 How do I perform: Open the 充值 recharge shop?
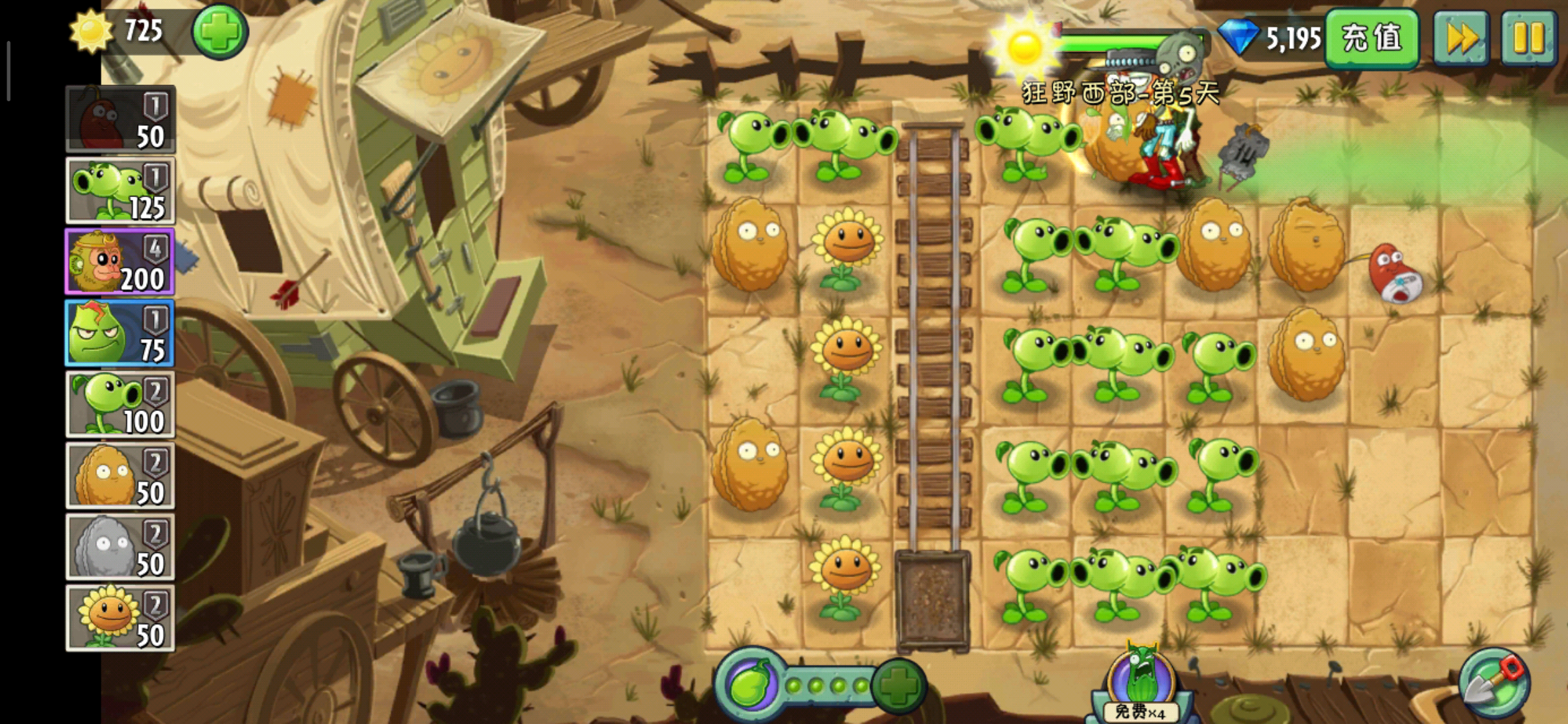pos(1371,38)
